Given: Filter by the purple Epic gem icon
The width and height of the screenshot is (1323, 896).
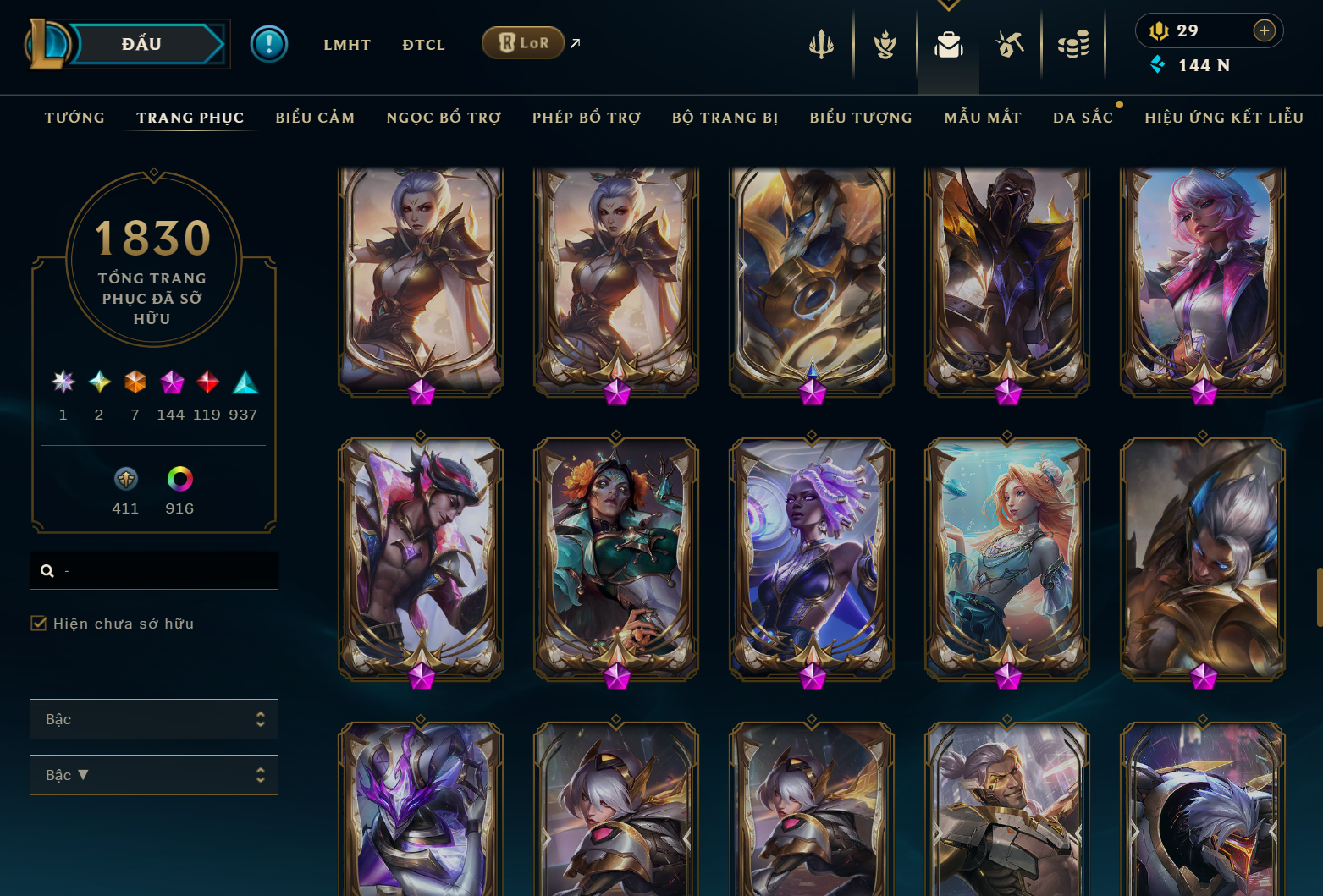Looking at the screenshot, I should (172, 382).
